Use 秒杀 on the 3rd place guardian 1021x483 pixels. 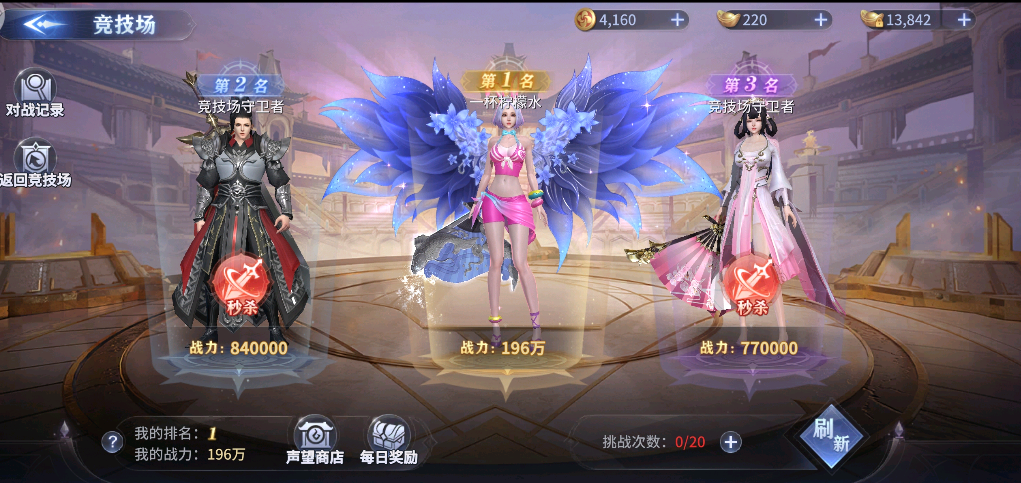click(751, 286)
